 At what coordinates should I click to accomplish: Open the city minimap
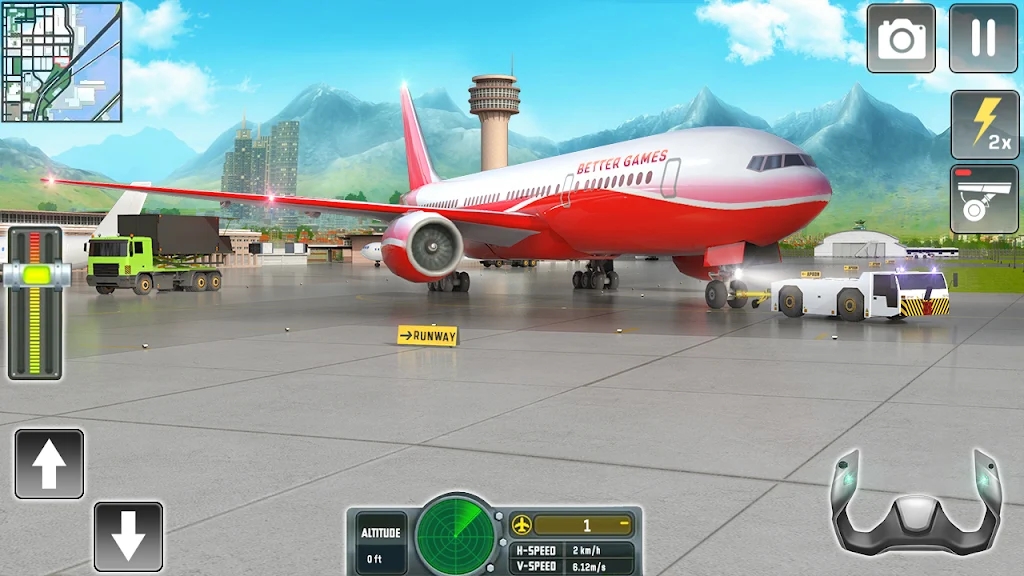(62, 62)
